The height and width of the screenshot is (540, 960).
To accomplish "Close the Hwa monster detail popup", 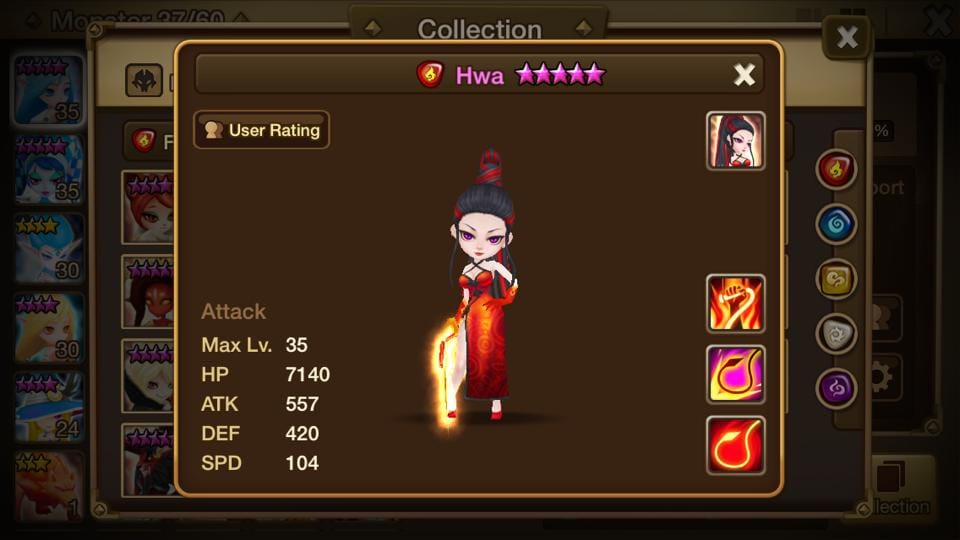I will [x=744, y=75].
